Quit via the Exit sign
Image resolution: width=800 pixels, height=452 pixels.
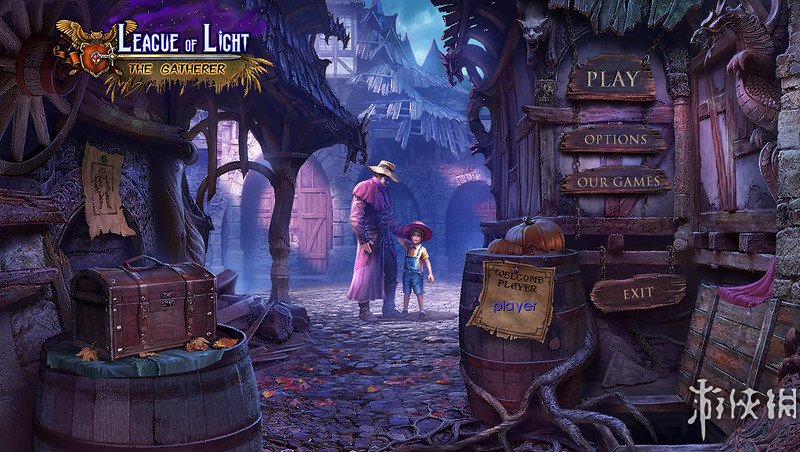pos(638,294)
